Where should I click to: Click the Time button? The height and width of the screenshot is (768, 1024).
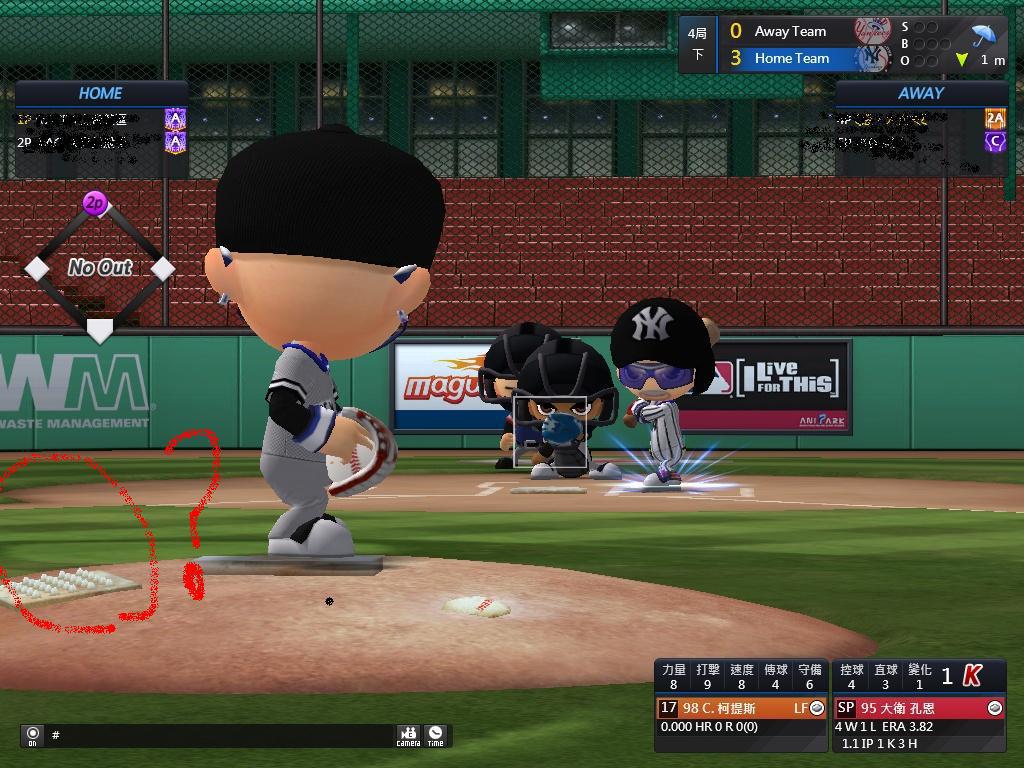click(435, 736)
